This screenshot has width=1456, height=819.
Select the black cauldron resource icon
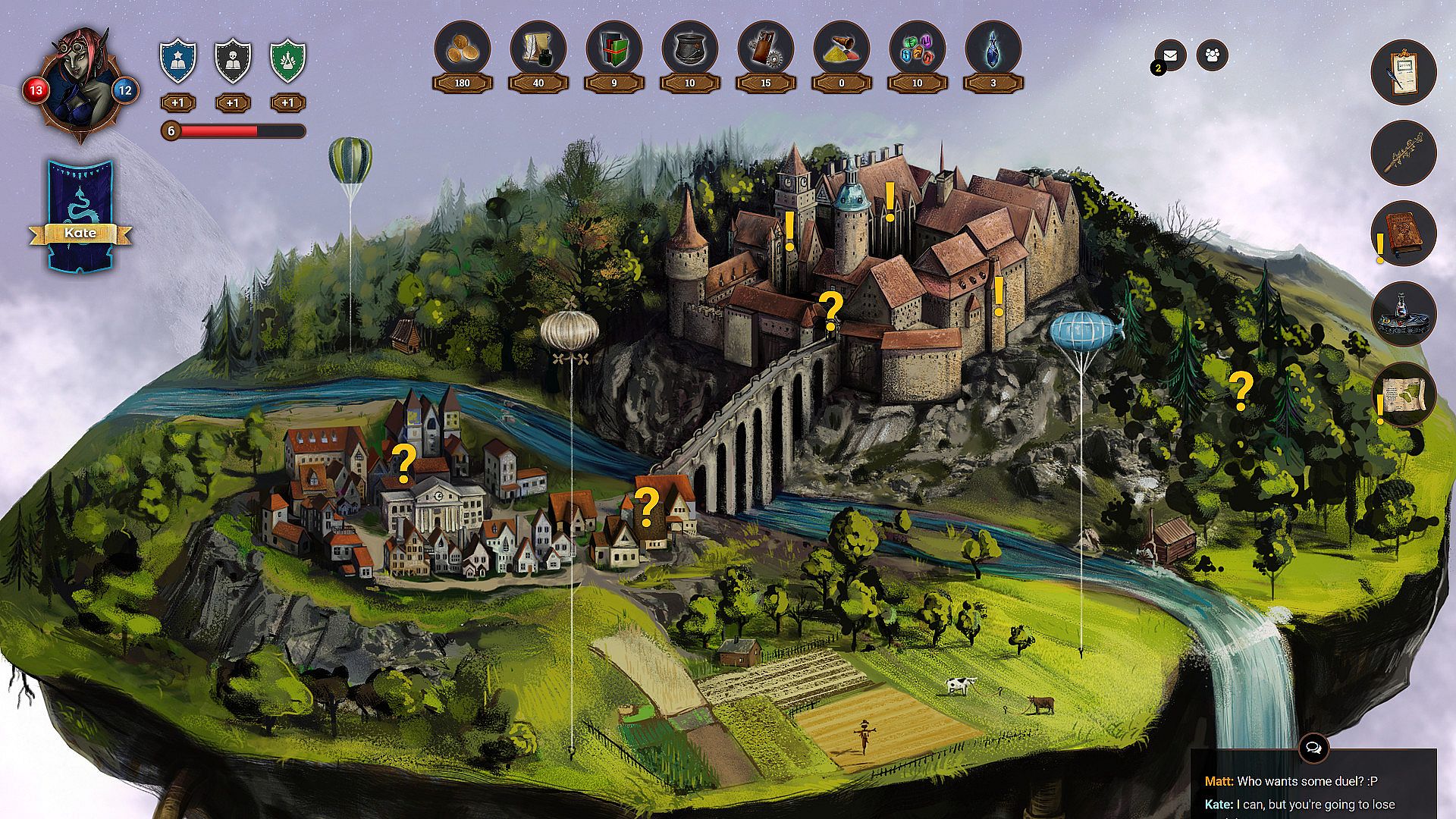(689, 49)
